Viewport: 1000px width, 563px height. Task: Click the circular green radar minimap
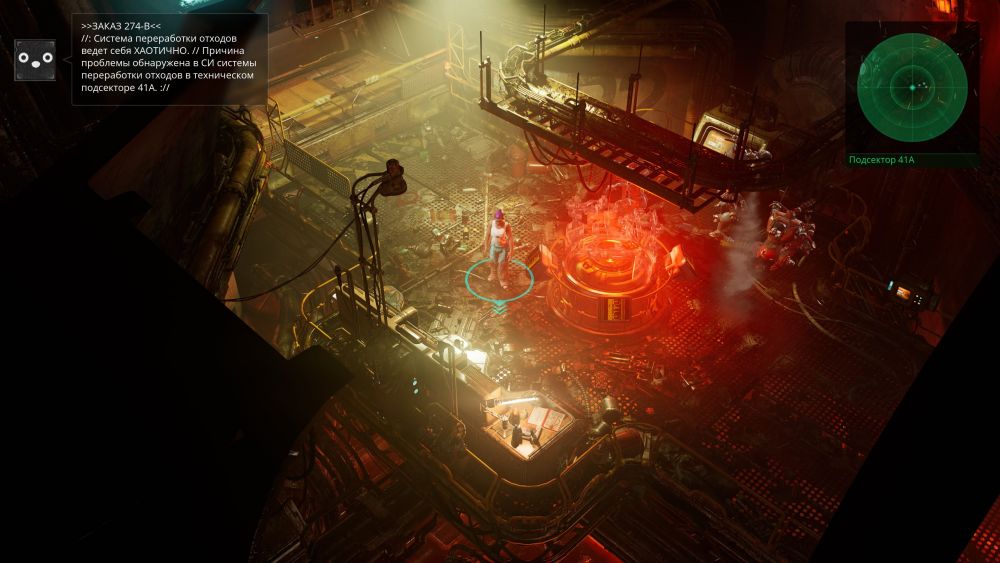[912, 87]
